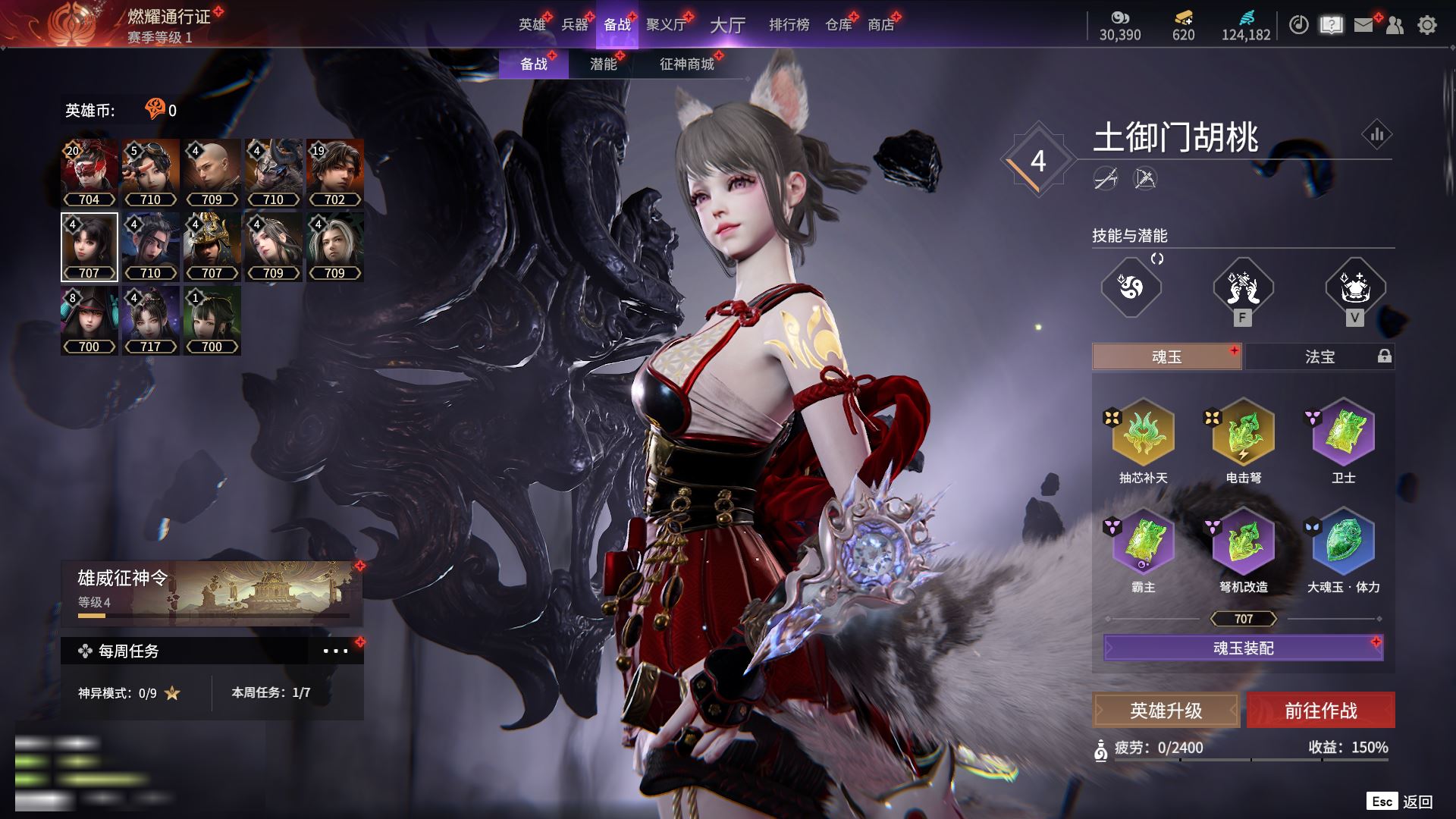This screenshot has height=819, width=1456.
Task: Open the 雄威征神令 banner
Action: tap(212, 593)
